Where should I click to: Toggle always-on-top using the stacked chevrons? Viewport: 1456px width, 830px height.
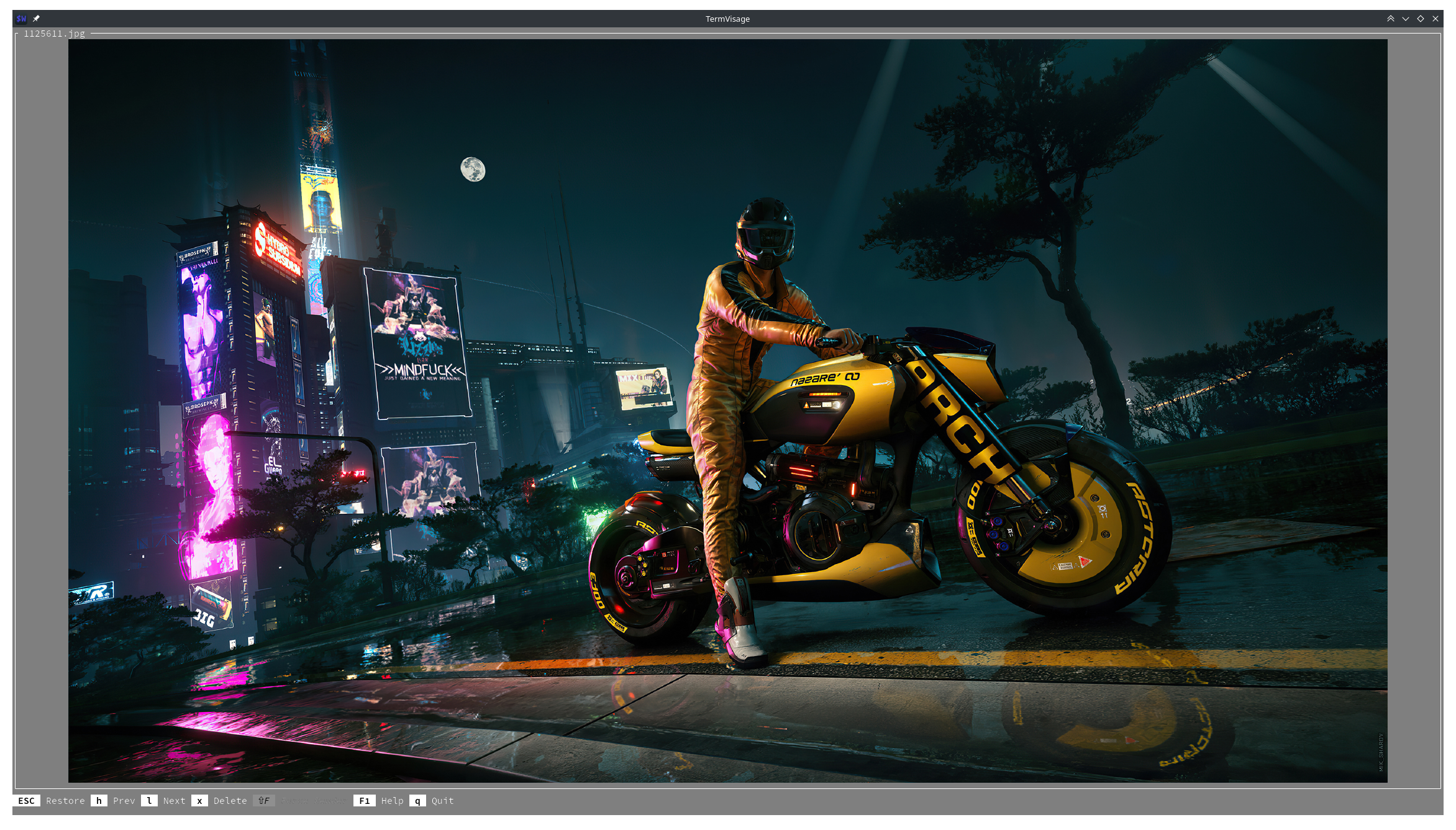(1391, 18)
